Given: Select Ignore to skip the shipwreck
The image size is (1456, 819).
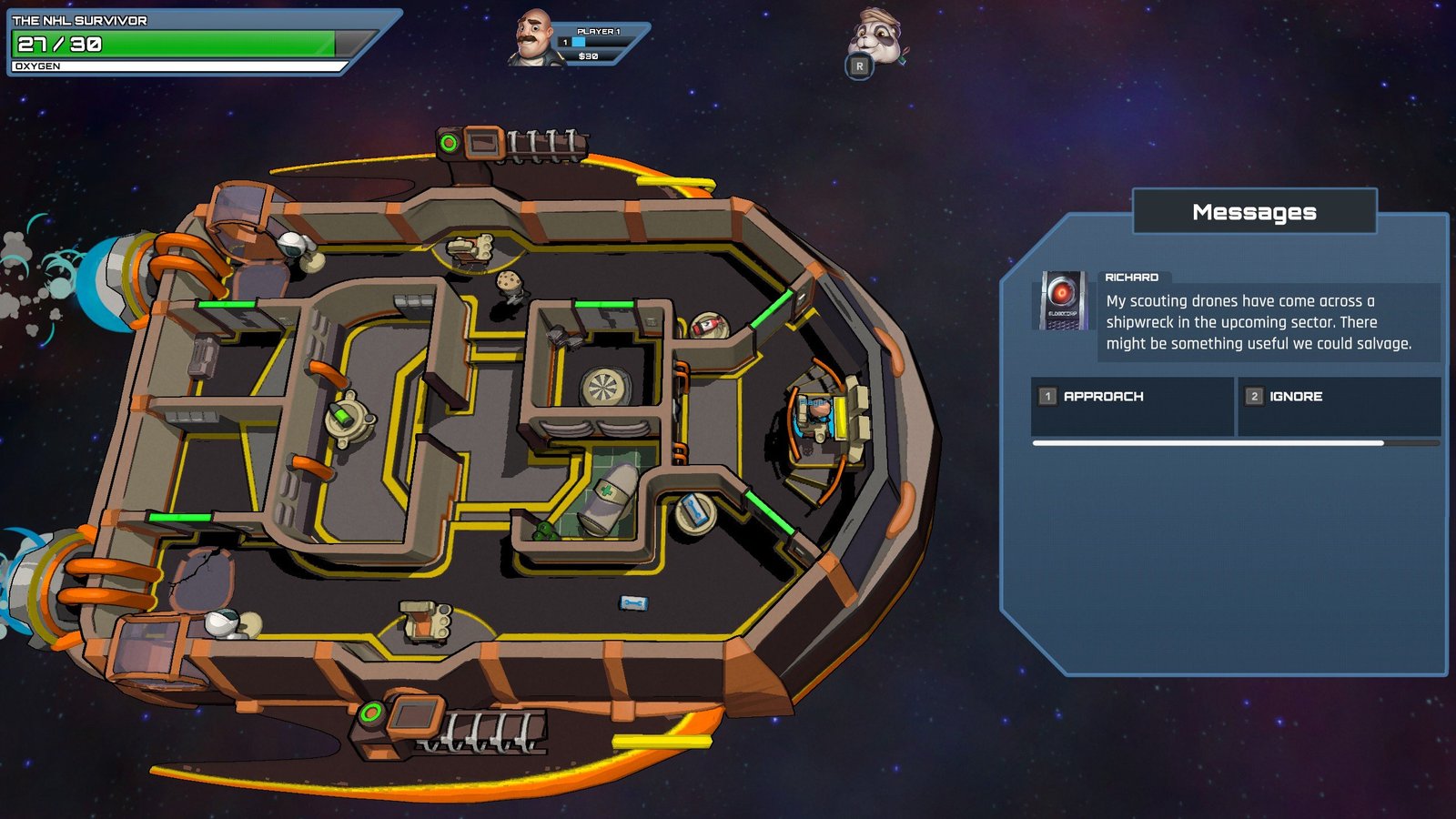Looking at the screenshot, I should point(1338,397).
